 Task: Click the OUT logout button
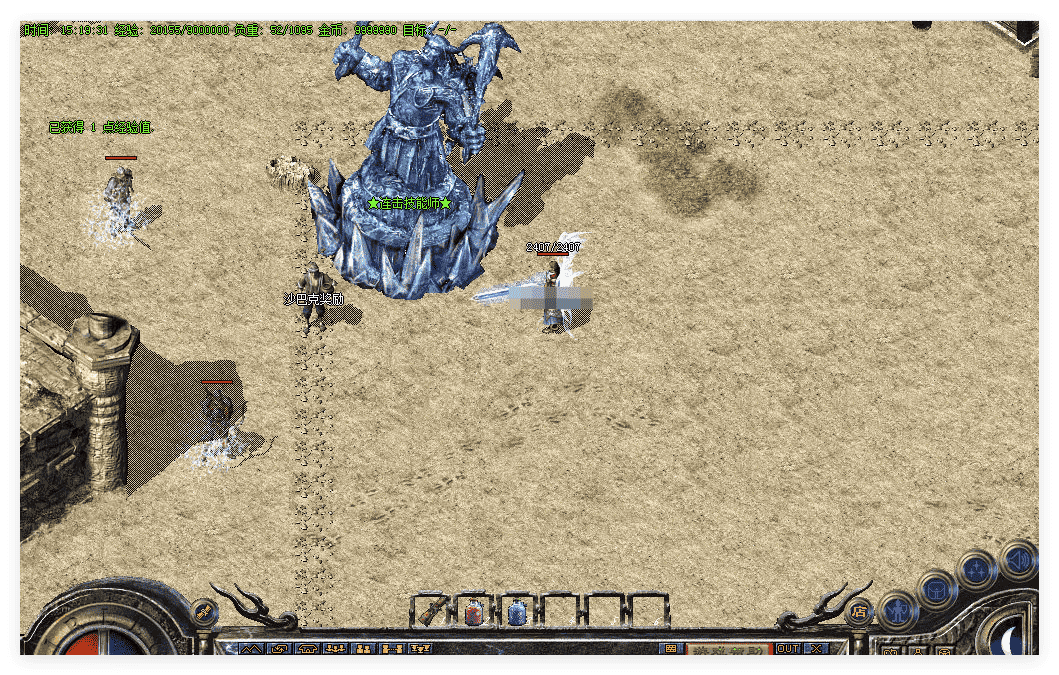pos(788,648)
